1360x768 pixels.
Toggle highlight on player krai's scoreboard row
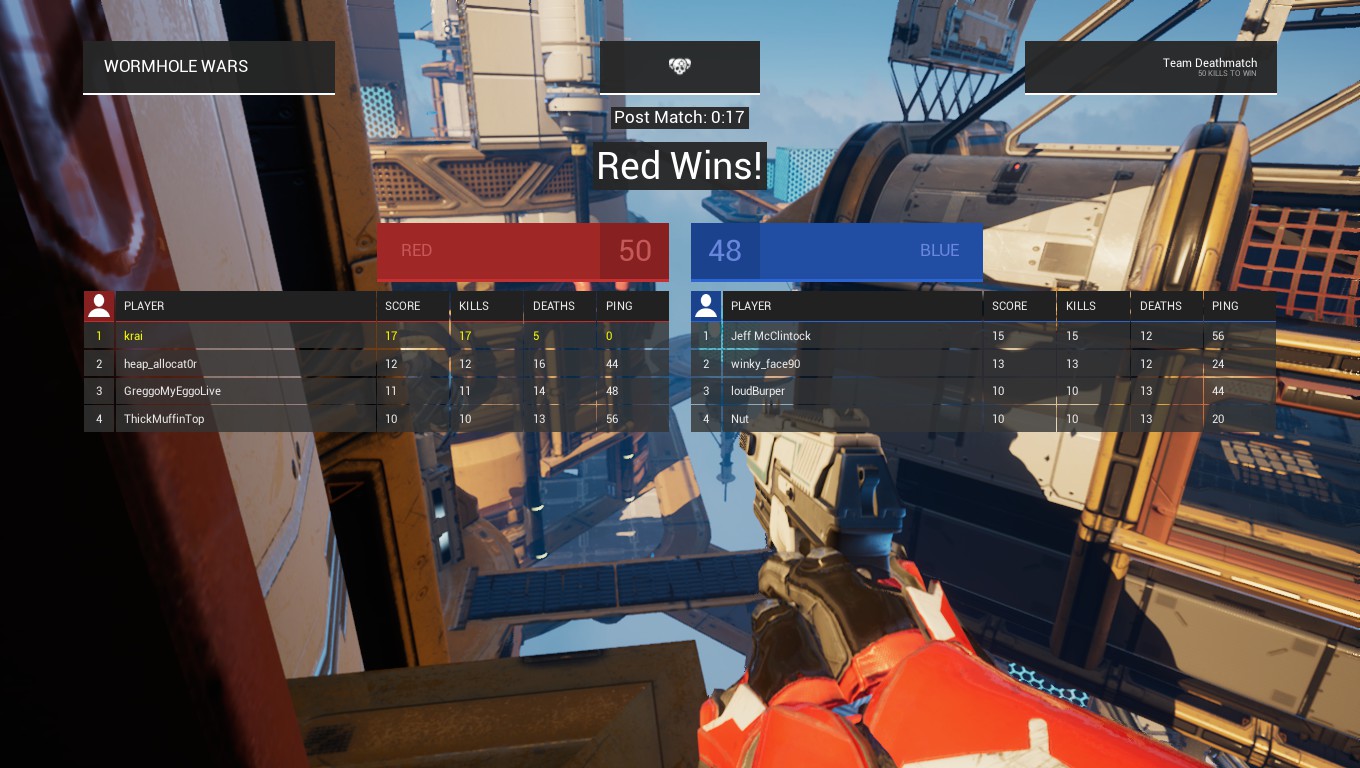coord(245,335)
